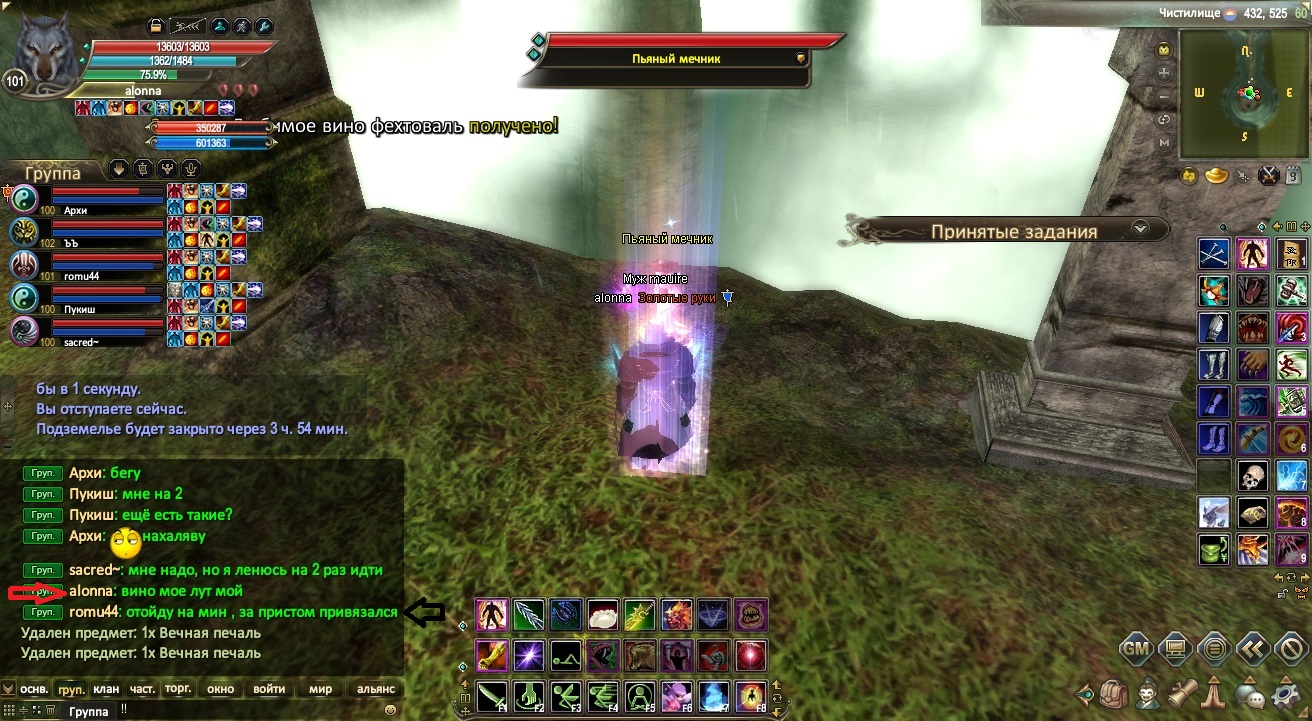Open the торг. chat tab
Screen dimensions: 1312x721
pos(178,689)
